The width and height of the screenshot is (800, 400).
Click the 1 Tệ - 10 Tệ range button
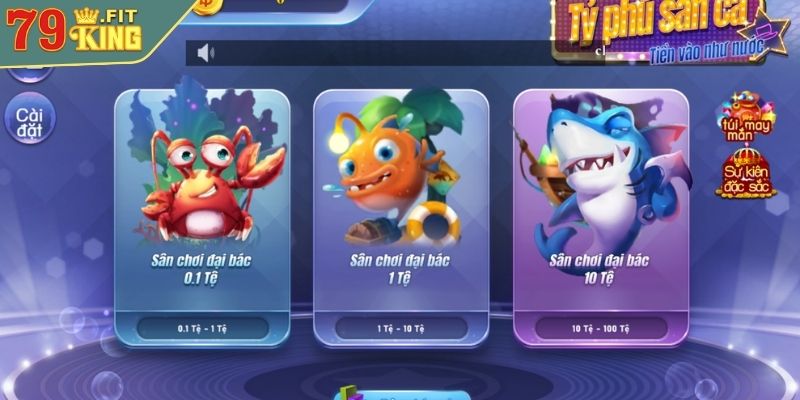pyautogui.click(x=400, y=327)
